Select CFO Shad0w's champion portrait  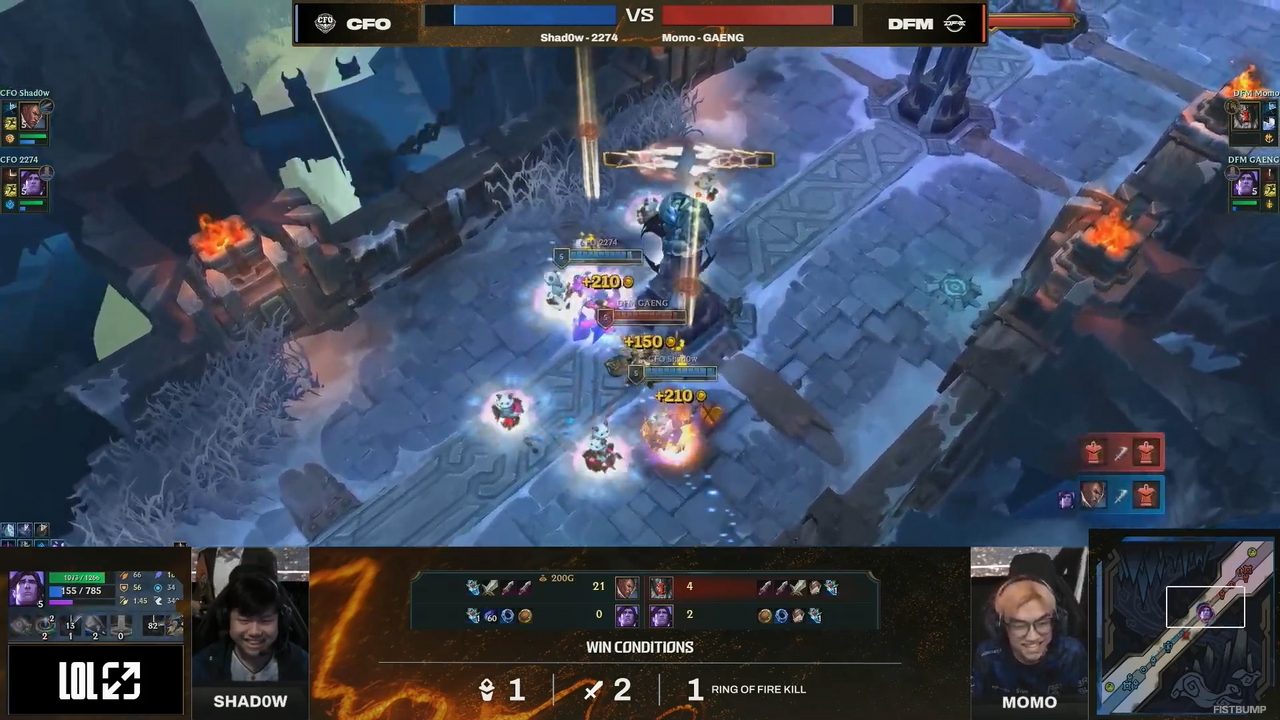coord(32,116)
